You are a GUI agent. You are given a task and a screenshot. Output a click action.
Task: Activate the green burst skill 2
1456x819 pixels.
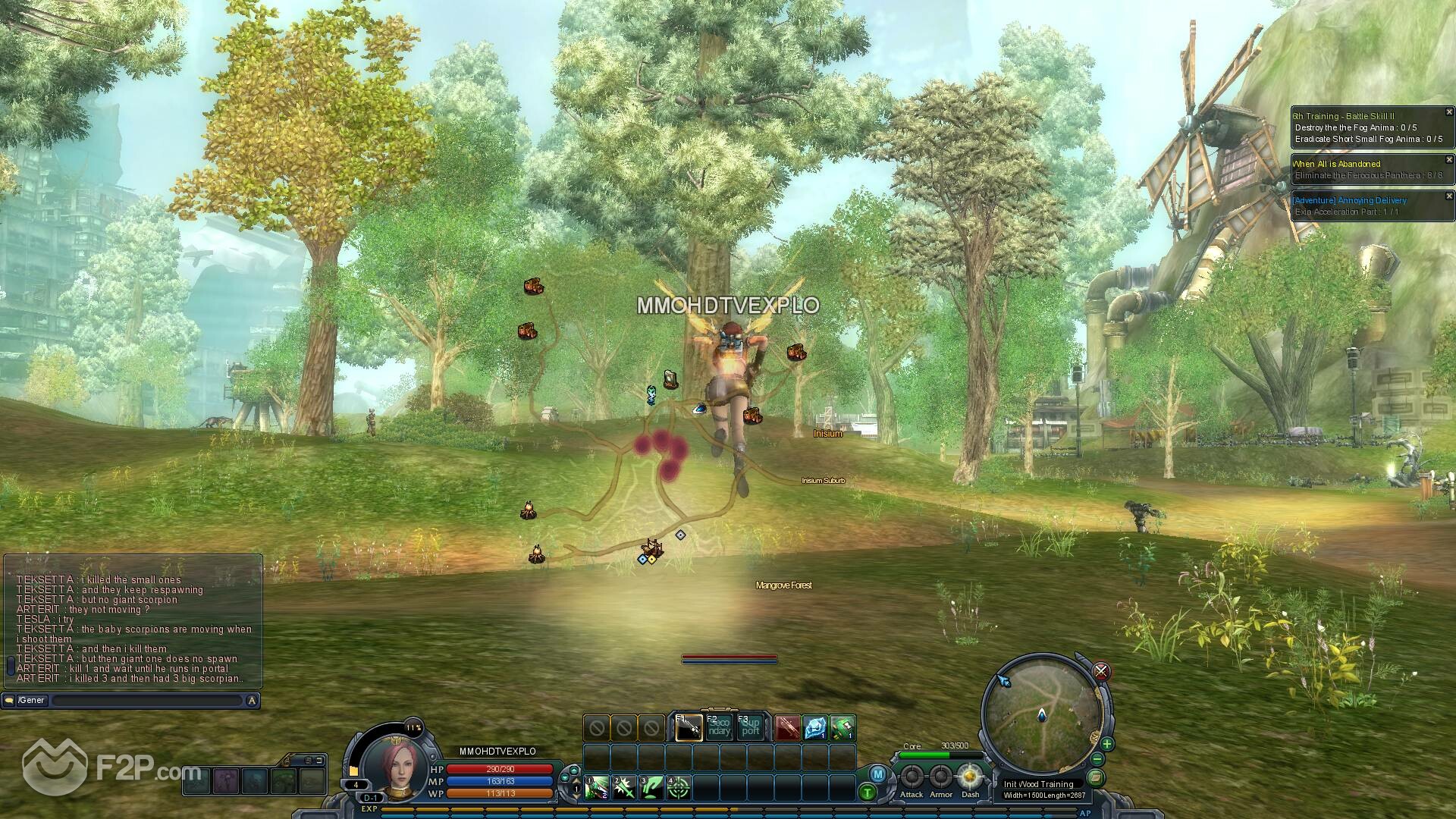coord(624,788)
